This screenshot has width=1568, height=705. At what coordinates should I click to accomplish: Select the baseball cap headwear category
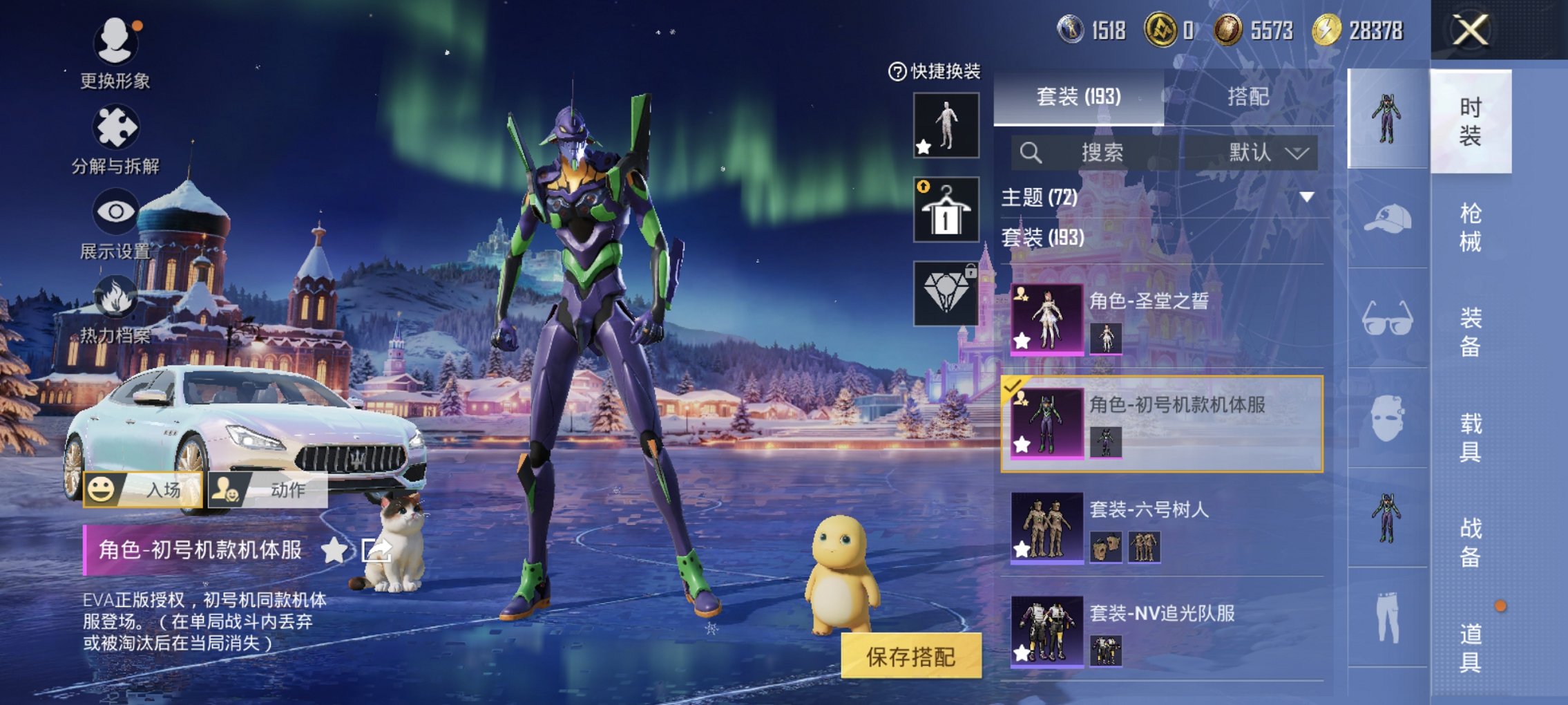coord(1387,219)
